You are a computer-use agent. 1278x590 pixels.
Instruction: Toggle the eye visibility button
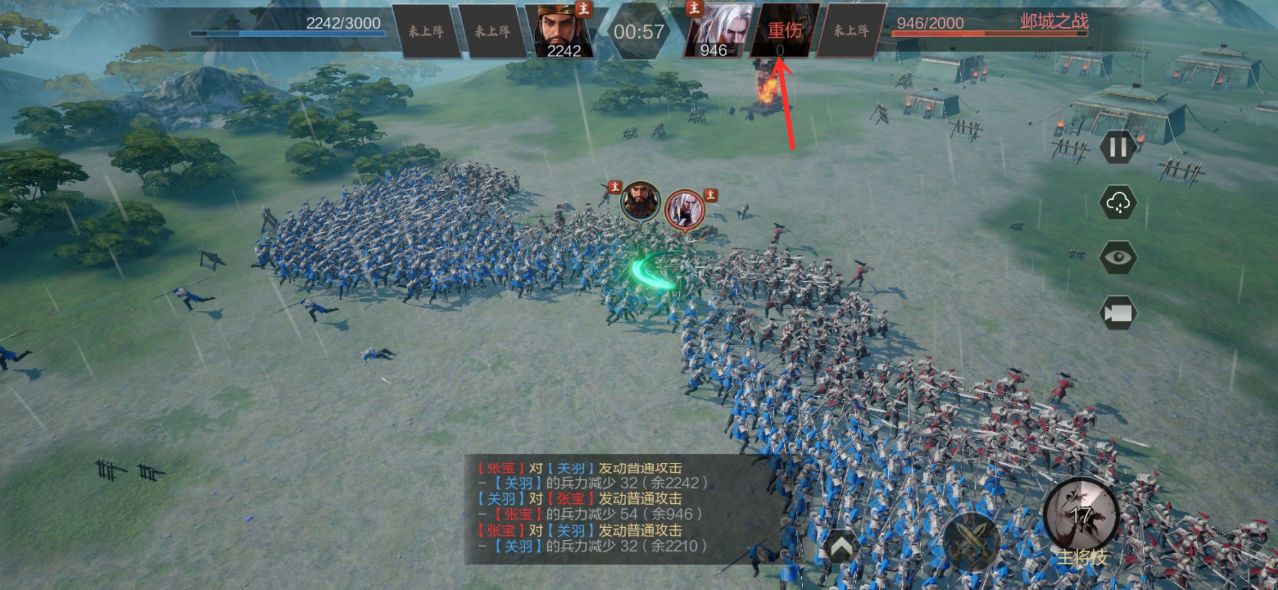click(x=1118, y=257)
